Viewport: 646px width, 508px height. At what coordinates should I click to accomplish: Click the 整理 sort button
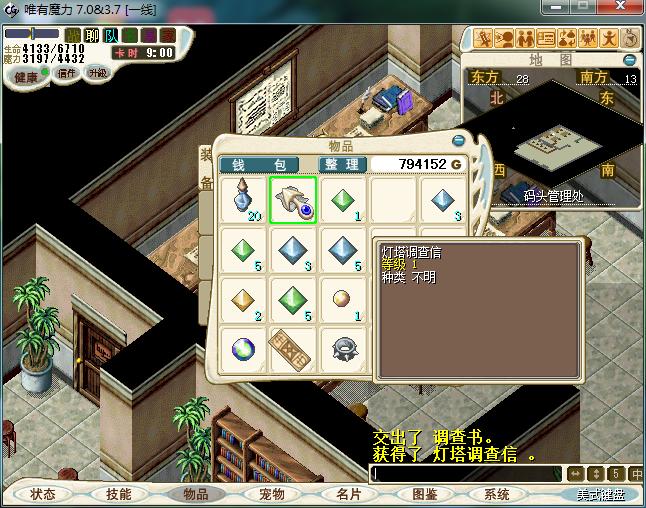tap(343, 164)
